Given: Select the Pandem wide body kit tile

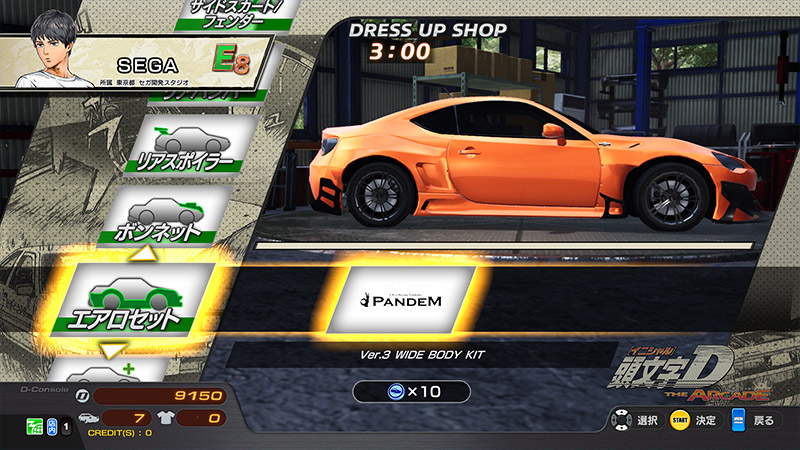Looking at the screenshot, I should click(x=401, y=298).
